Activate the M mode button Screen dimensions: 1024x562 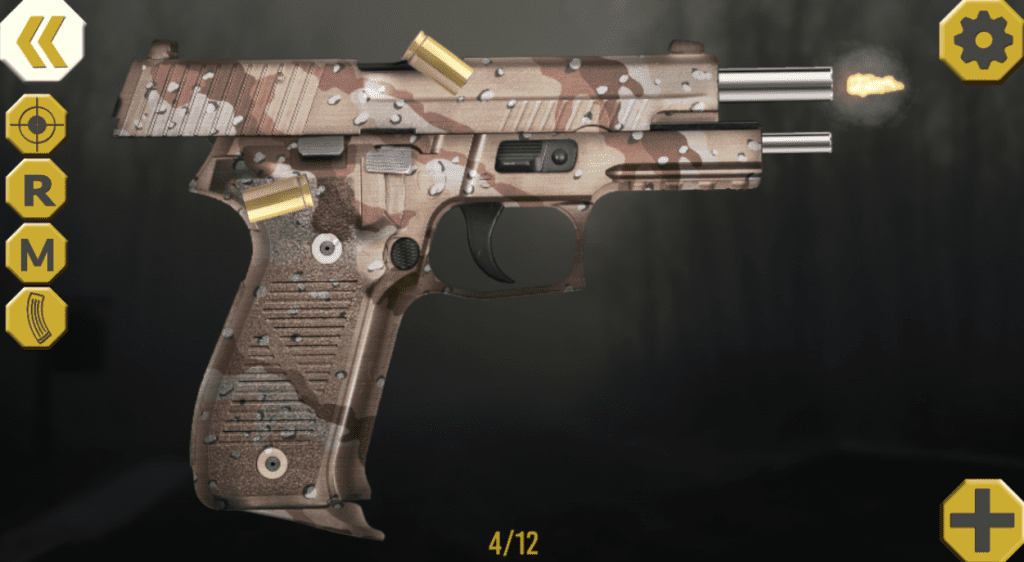pos(37,254)
